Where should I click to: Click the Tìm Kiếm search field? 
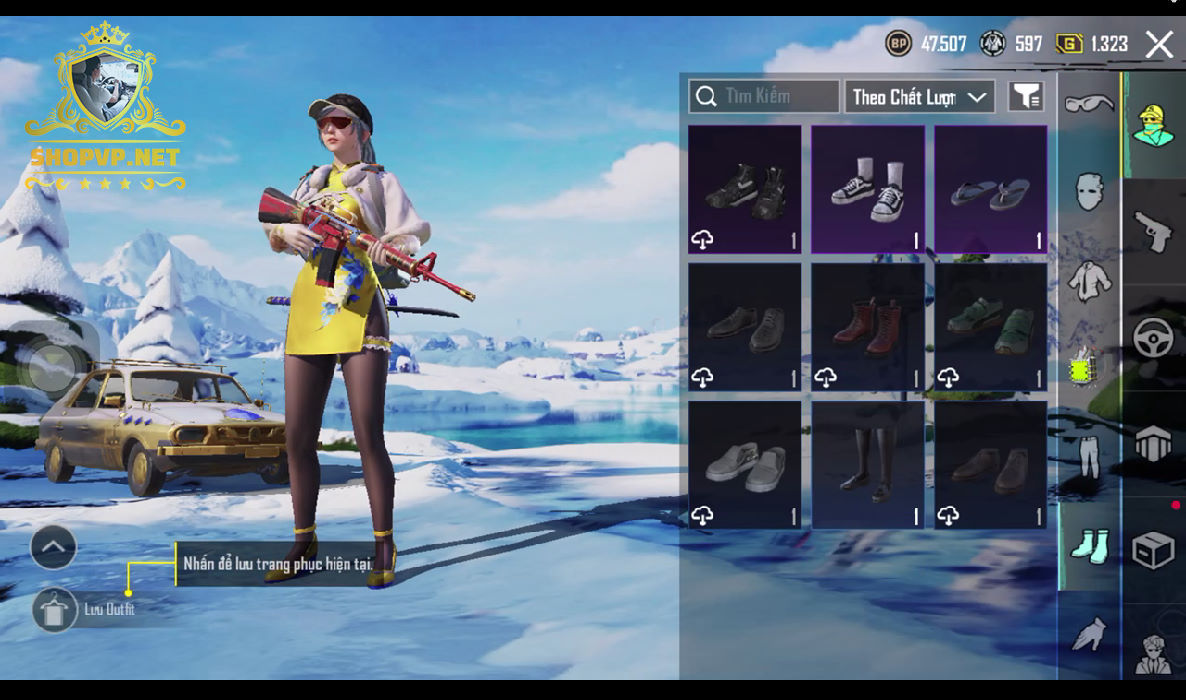(x=764, y=96)
